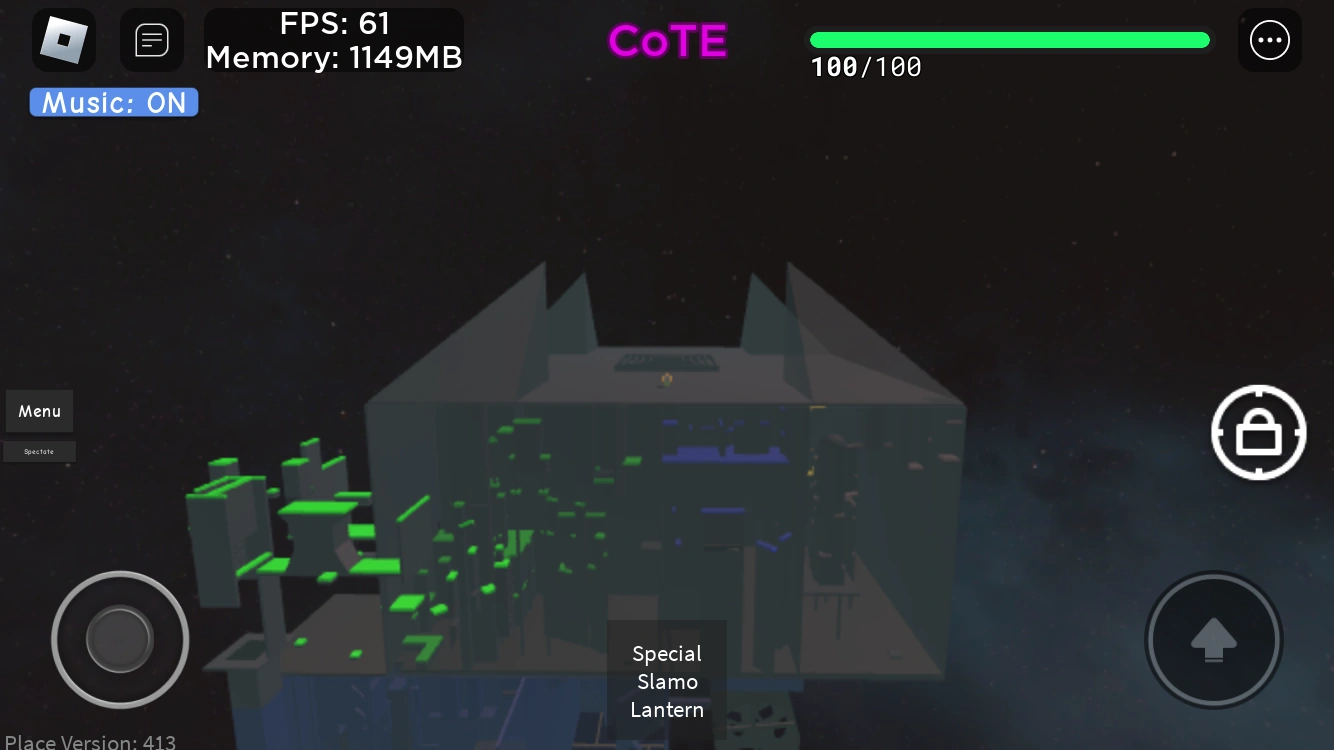Tap the virtual movement joystick
The image size is (1334, 750).
[120, 640]
